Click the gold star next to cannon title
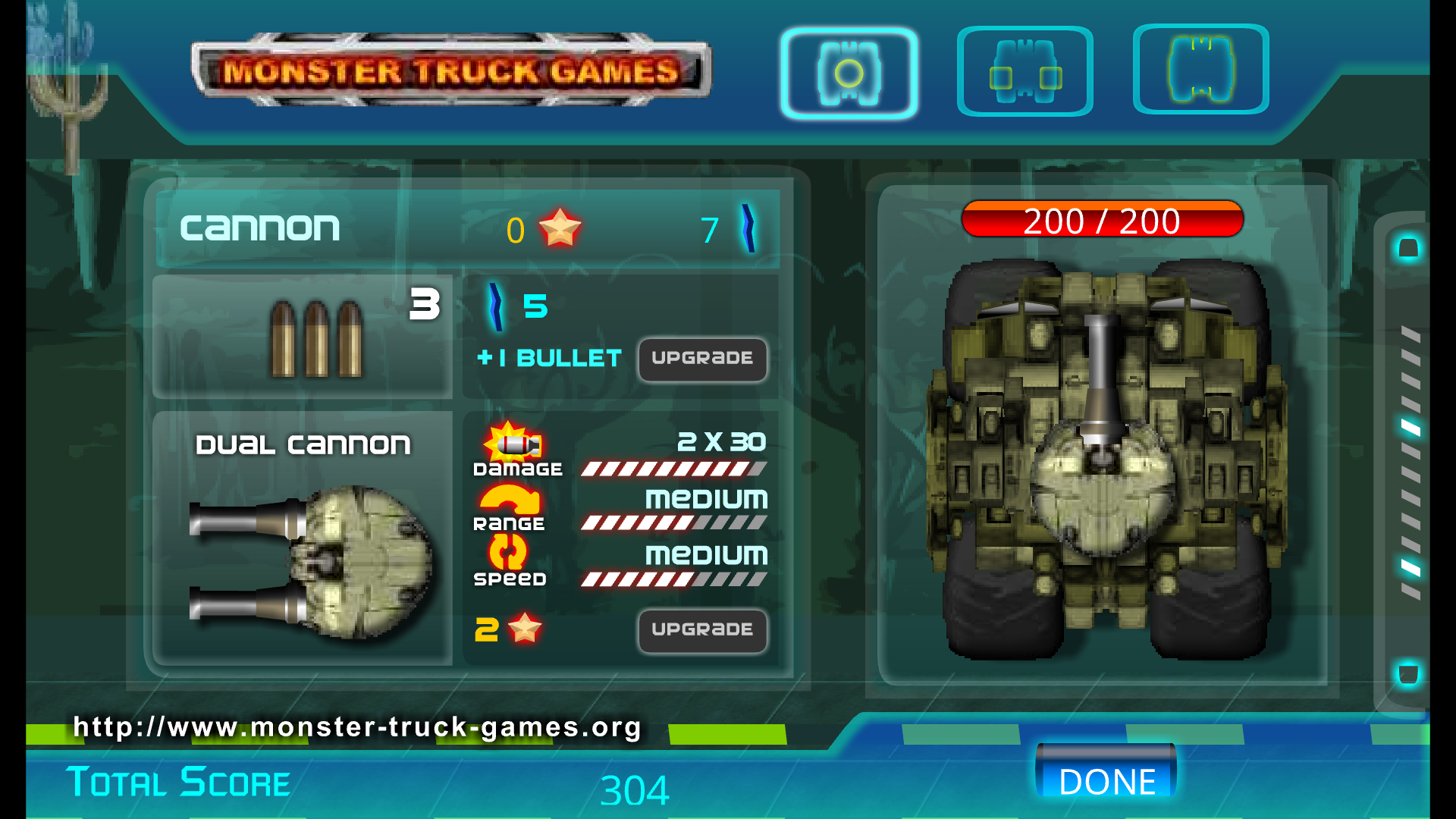Screen dimensions: 1456x819 tap(562, 226)
